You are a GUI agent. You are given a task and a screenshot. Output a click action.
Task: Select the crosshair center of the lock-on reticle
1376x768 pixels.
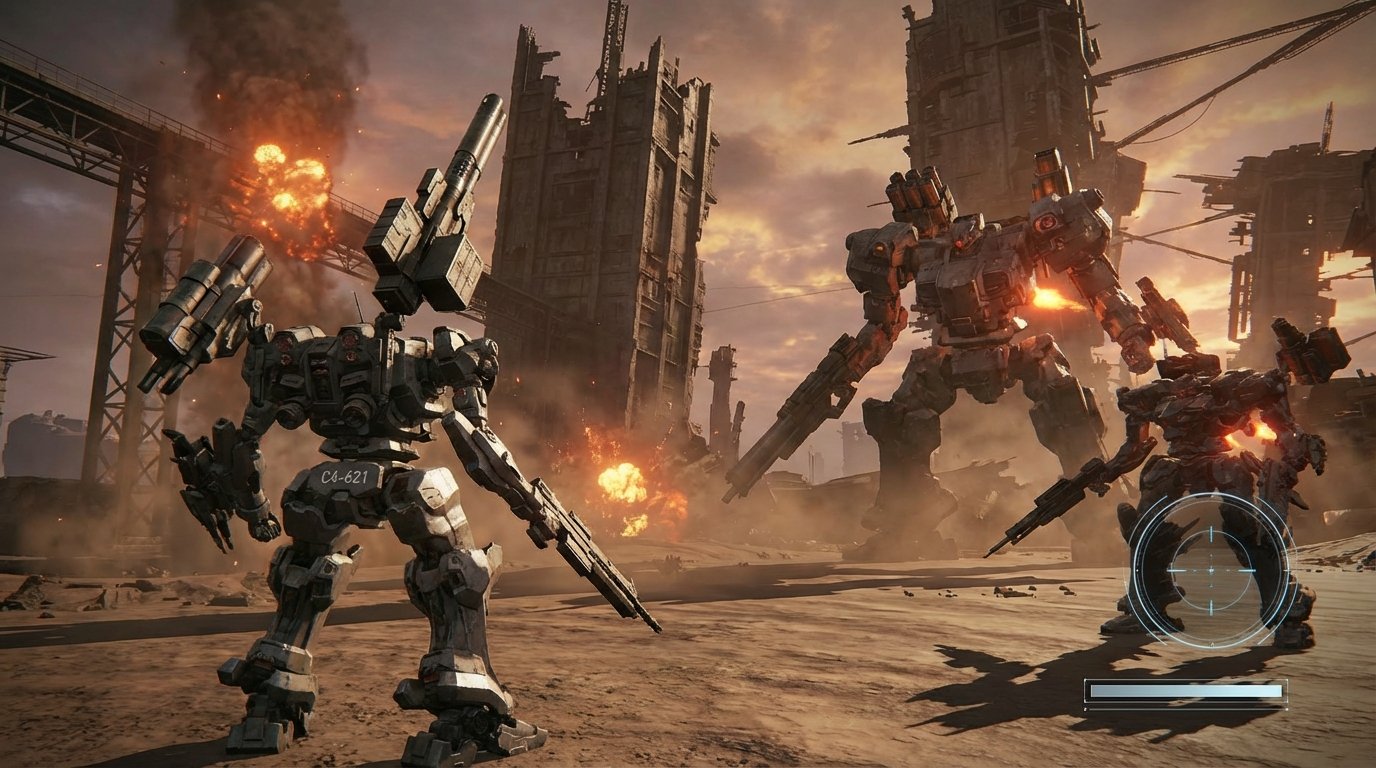(x=1210, y=569)
